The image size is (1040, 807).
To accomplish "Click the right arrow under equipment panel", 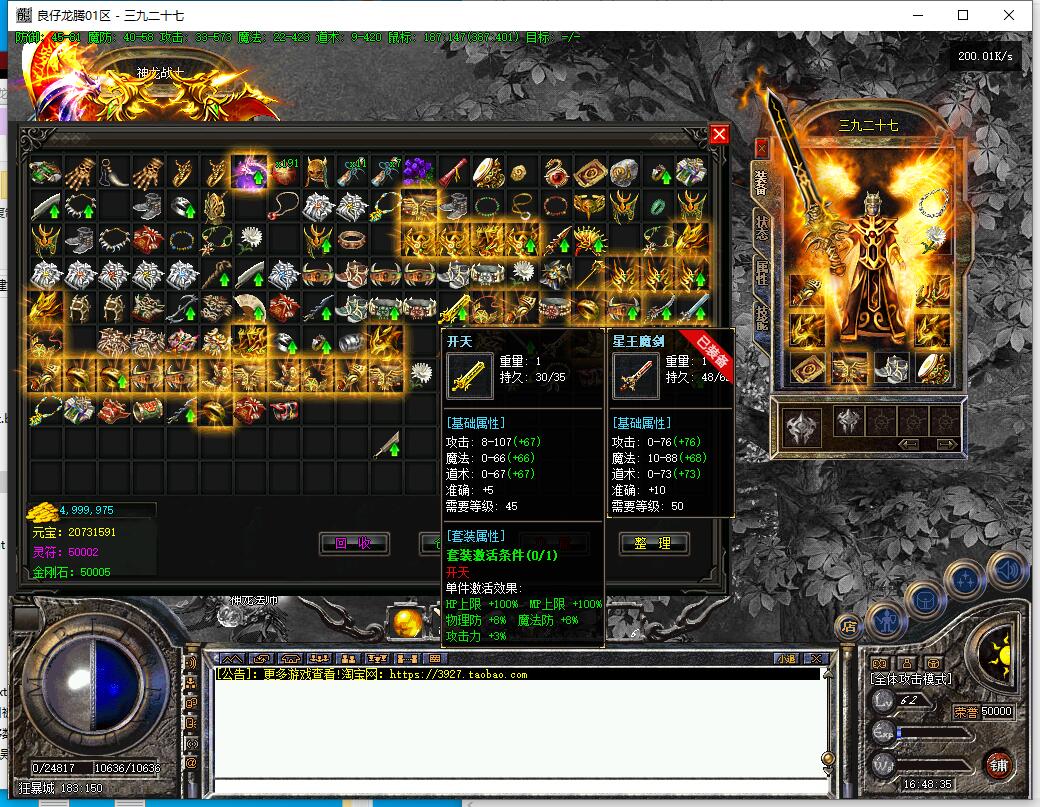I will [x=944, y=444].
